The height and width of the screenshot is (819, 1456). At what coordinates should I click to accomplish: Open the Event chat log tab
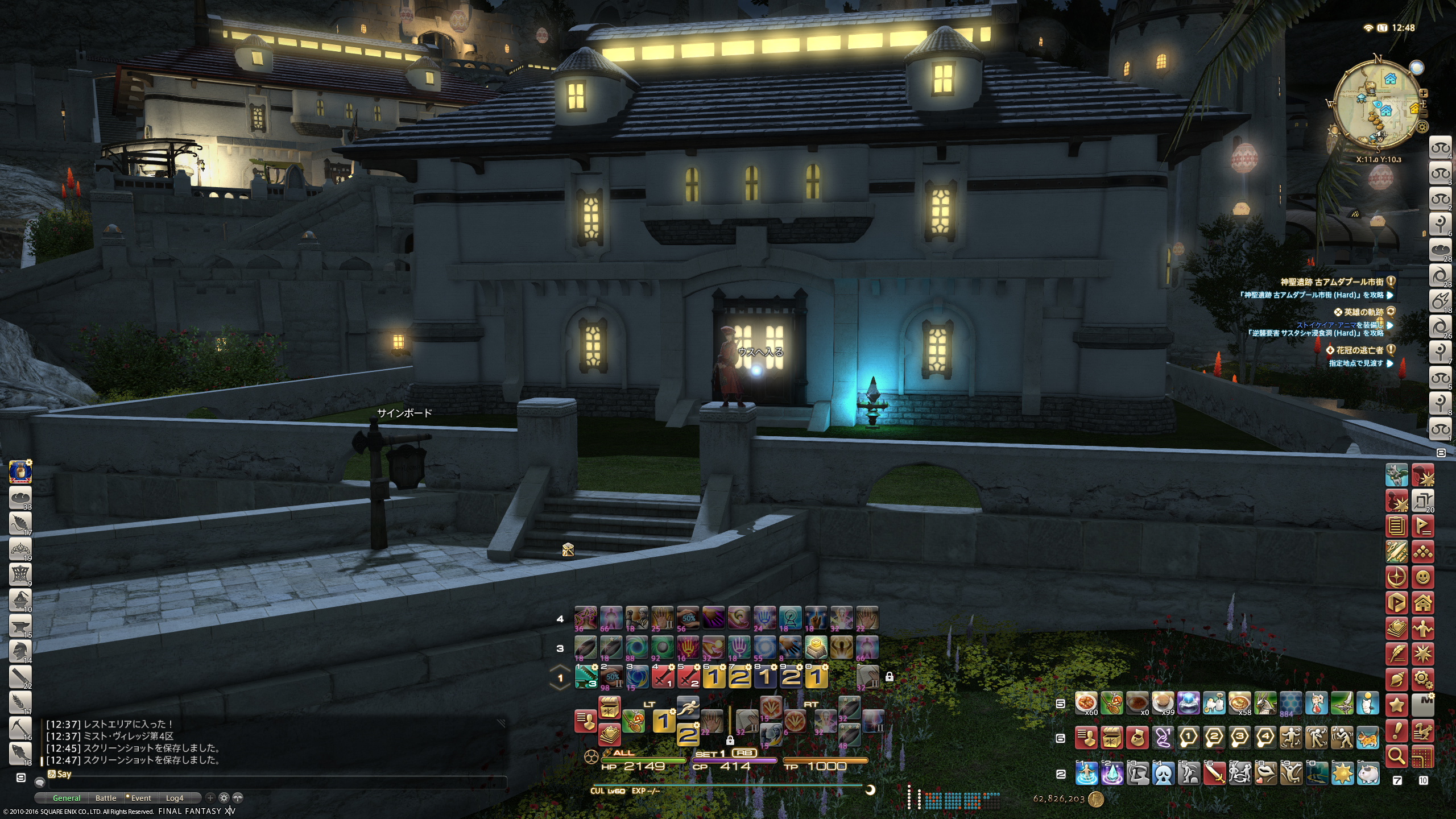[x=140, y=798]
